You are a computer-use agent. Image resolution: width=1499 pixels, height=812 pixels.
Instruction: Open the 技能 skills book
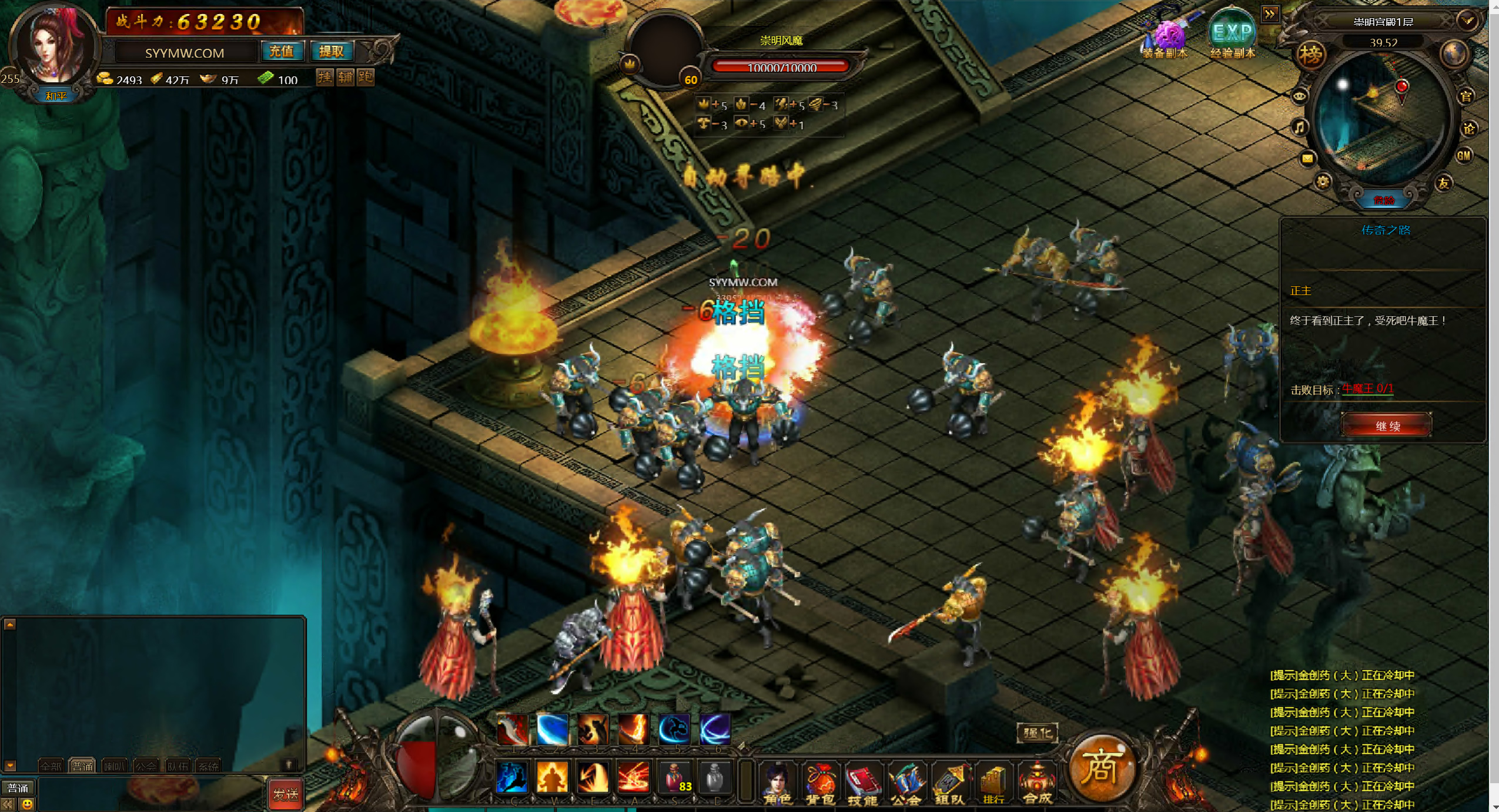point(862,782)
